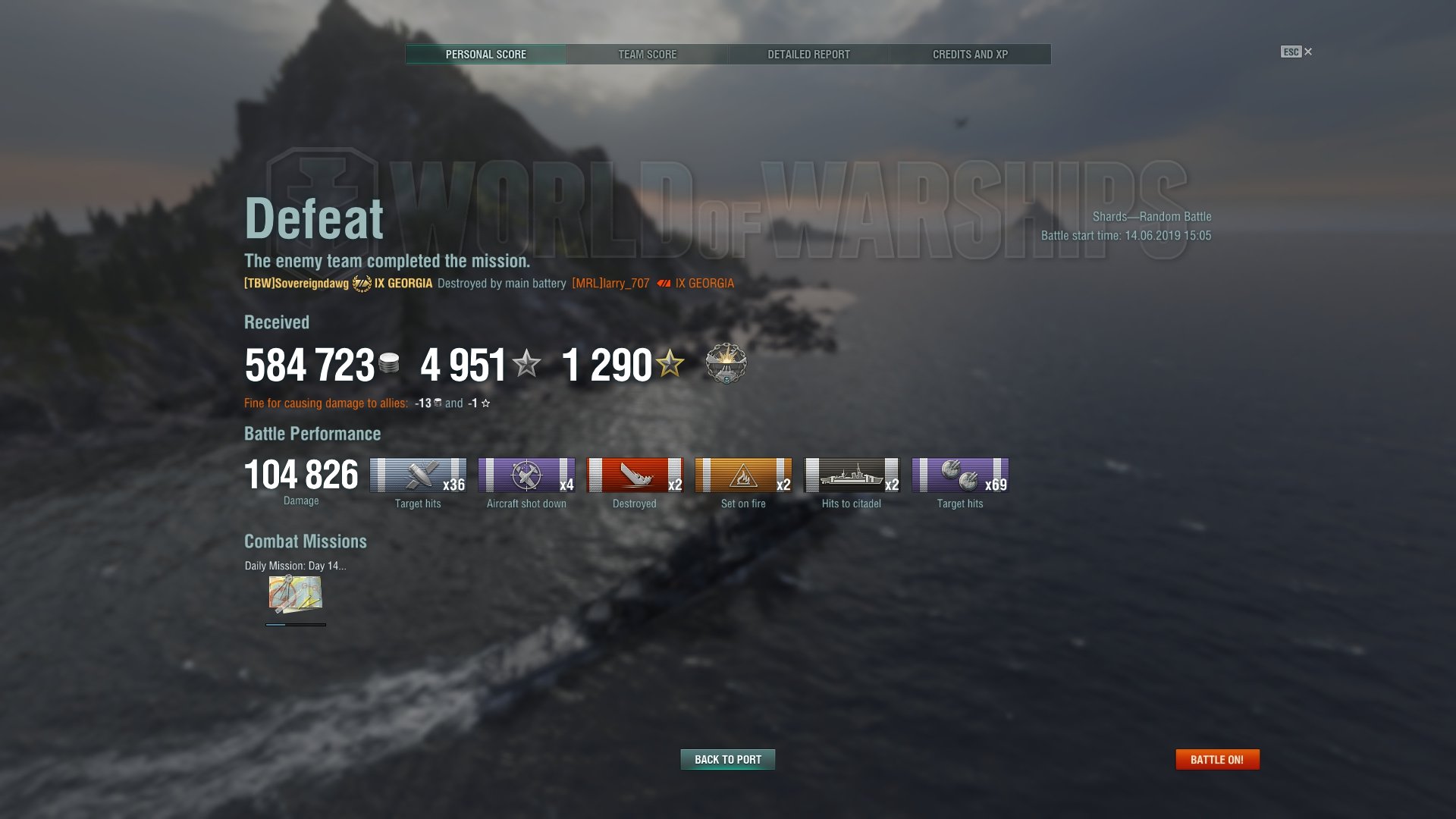Open the Detailed Report tab
This screenshot has width=1456, height=819.
point(808,55)
